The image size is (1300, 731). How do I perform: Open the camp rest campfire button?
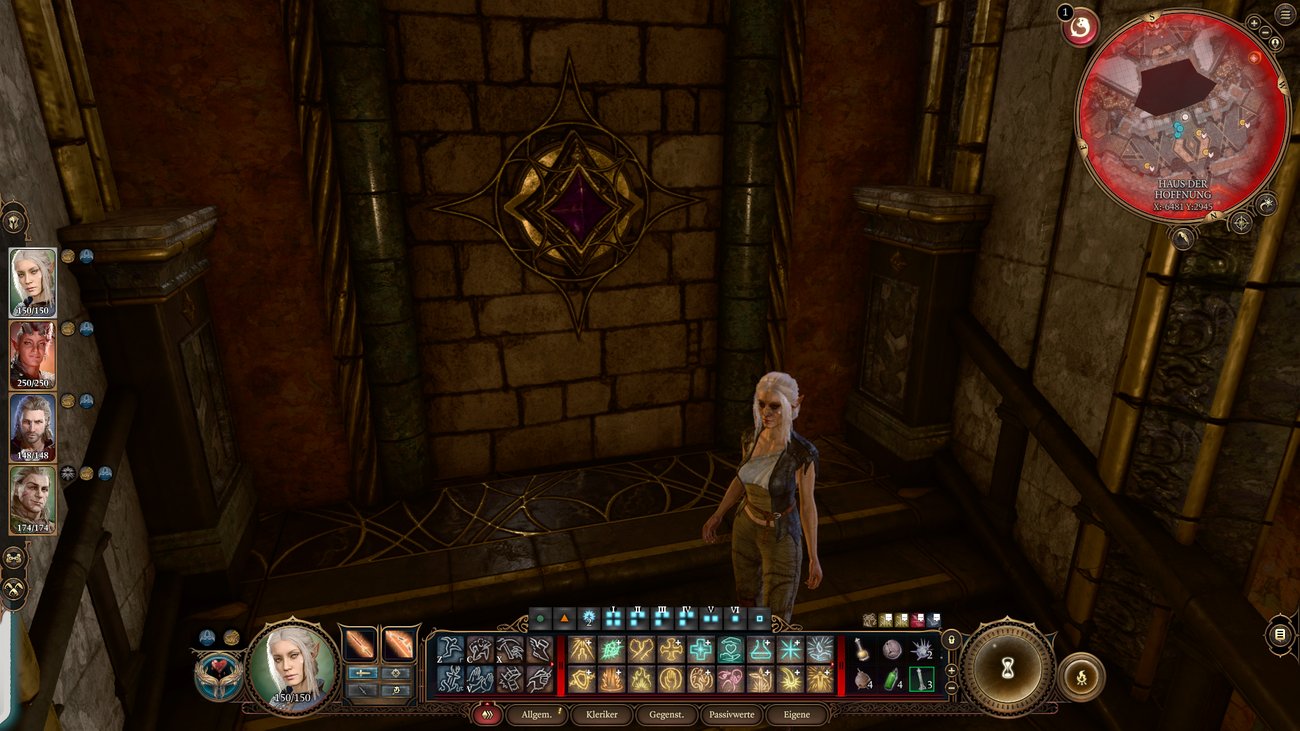click(x=1080, y=677)
